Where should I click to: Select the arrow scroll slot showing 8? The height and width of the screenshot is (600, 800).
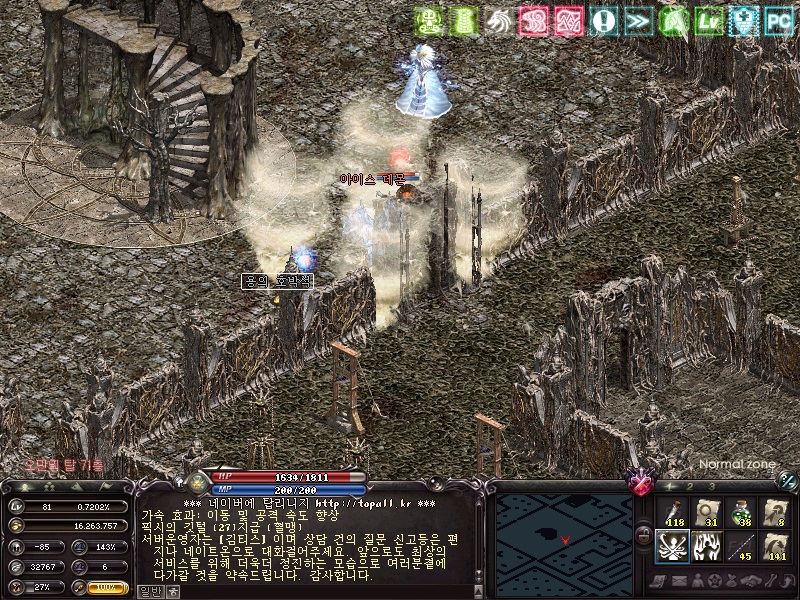774,512
